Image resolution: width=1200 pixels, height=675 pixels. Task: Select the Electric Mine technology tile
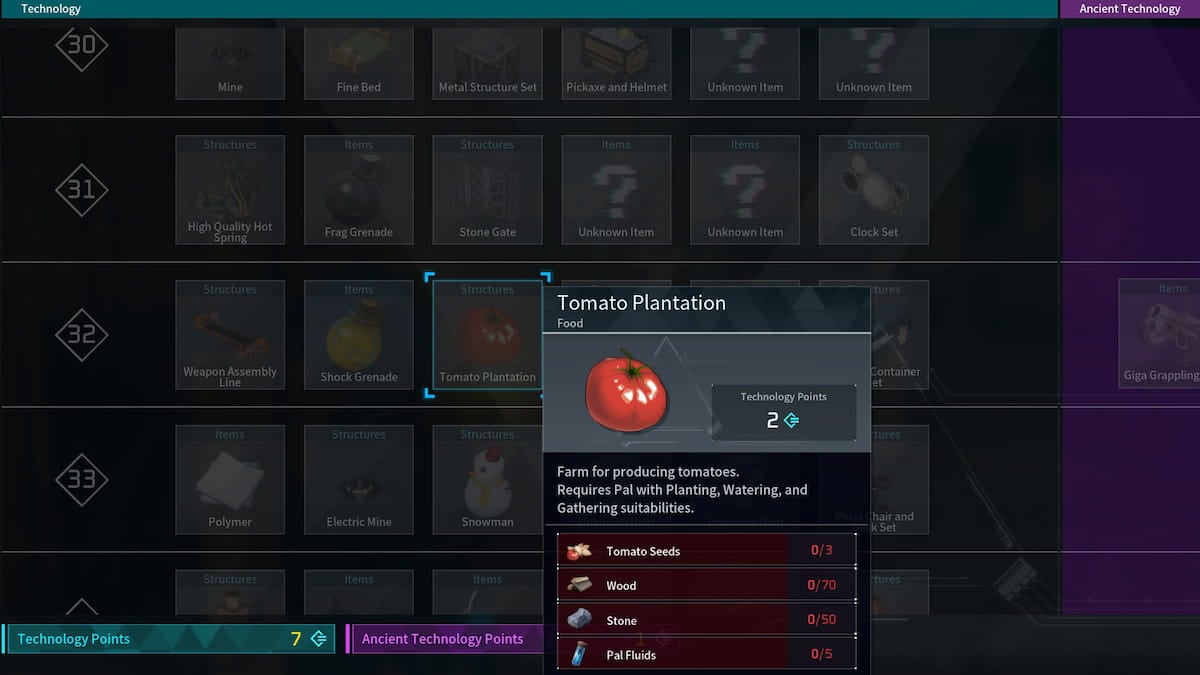point(359,480)
